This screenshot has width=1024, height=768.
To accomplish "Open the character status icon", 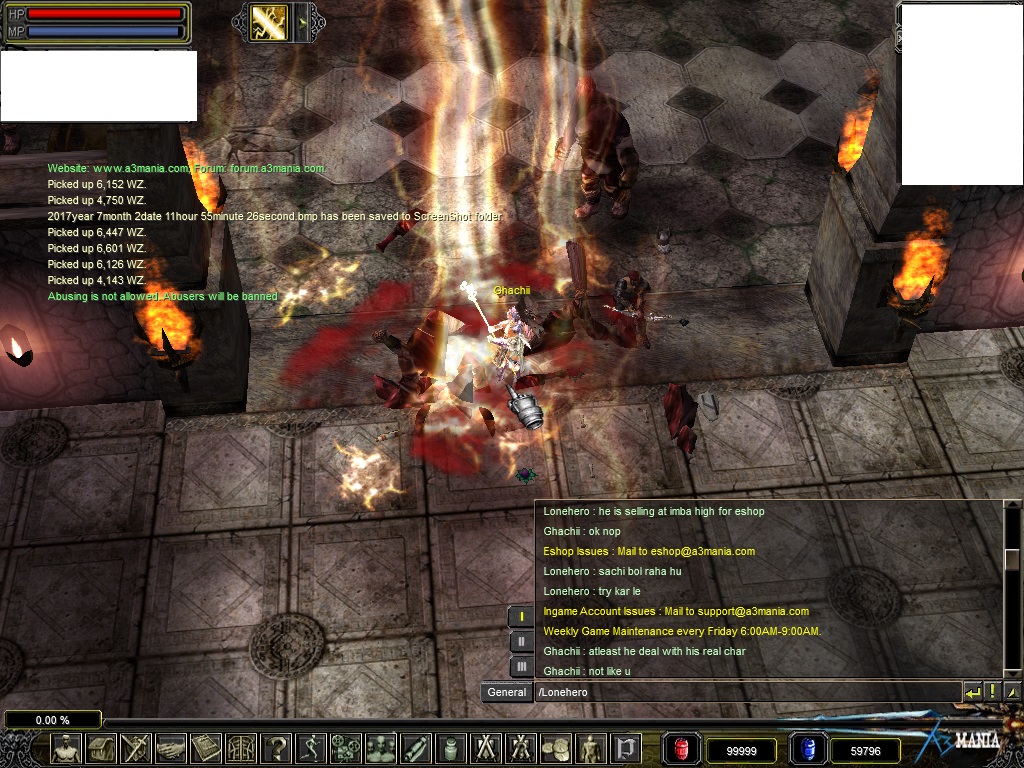I will [67, 748].
